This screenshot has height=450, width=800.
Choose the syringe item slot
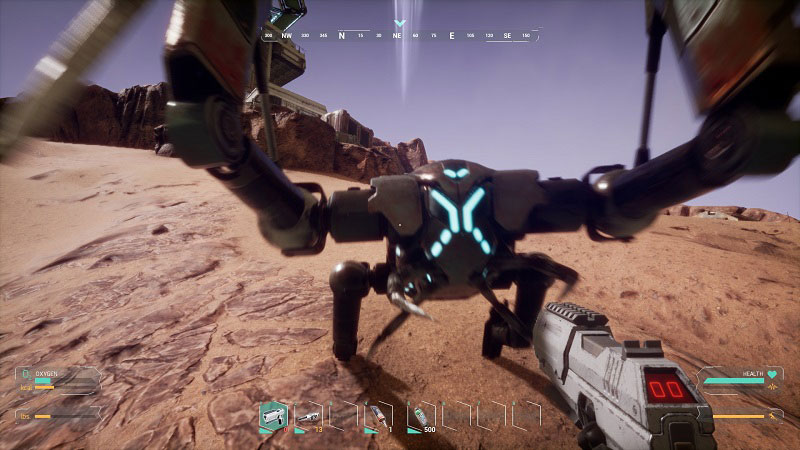tap(379, 415)
